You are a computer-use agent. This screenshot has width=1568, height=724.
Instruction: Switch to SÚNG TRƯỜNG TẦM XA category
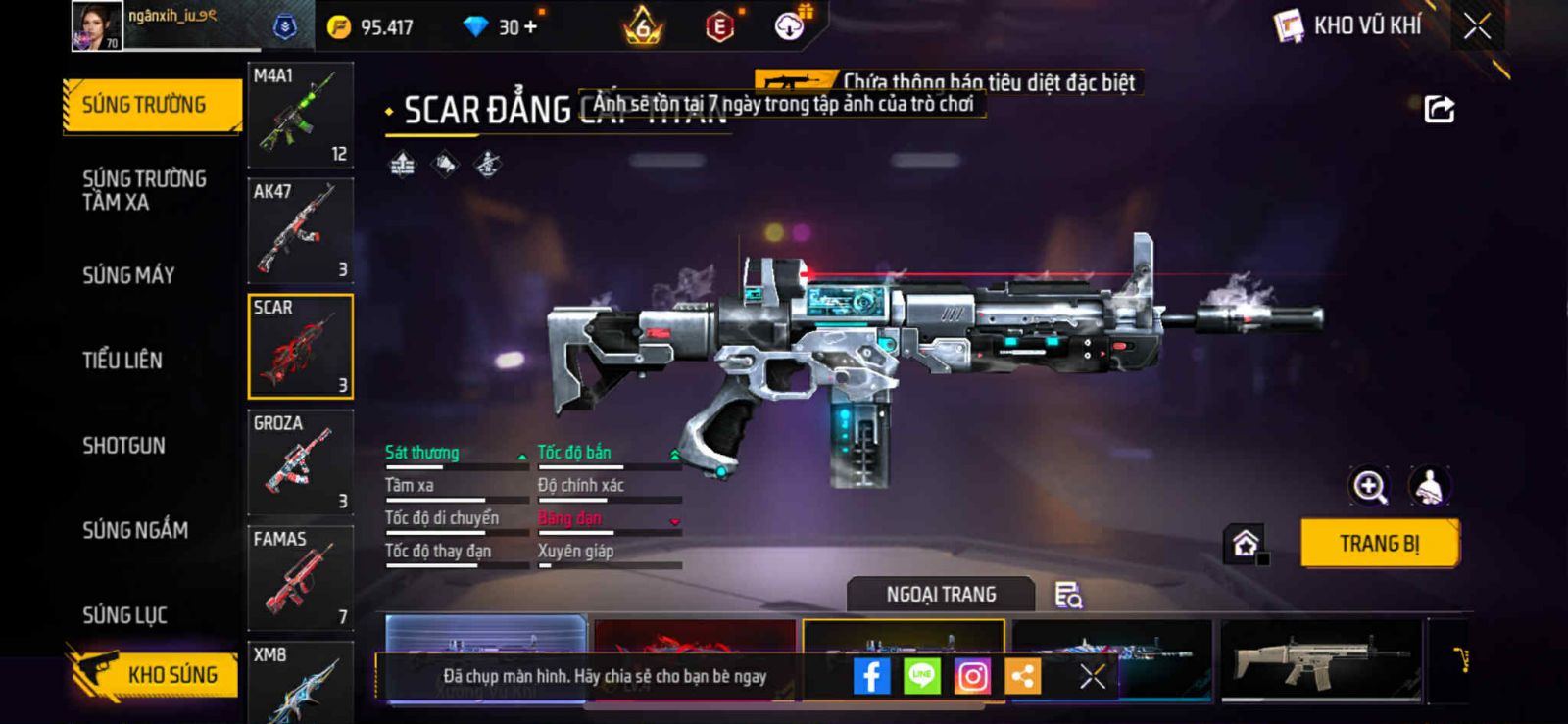pos(144,190)
